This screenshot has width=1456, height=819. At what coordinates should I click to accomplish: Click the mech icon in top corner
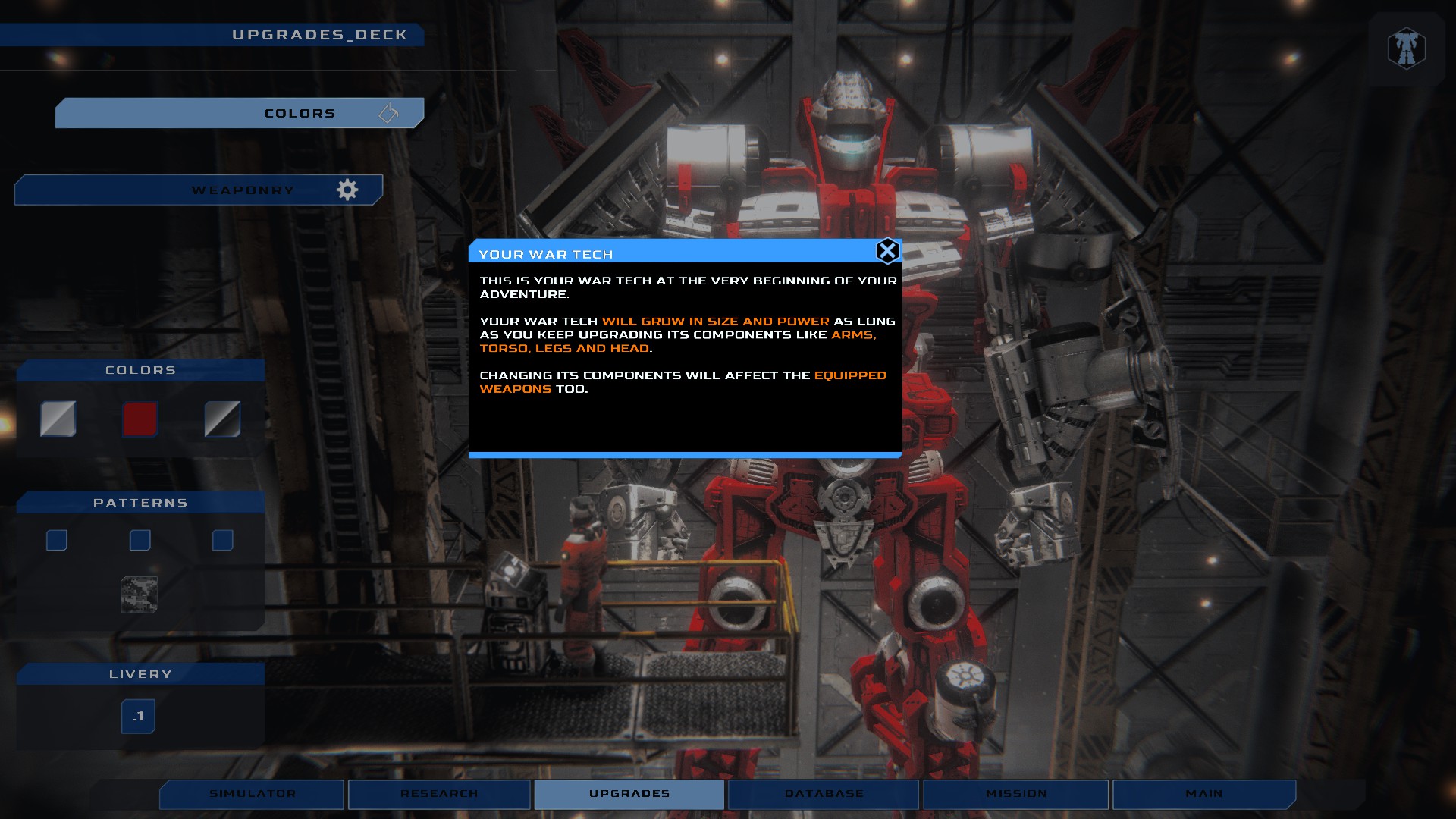1406,49
